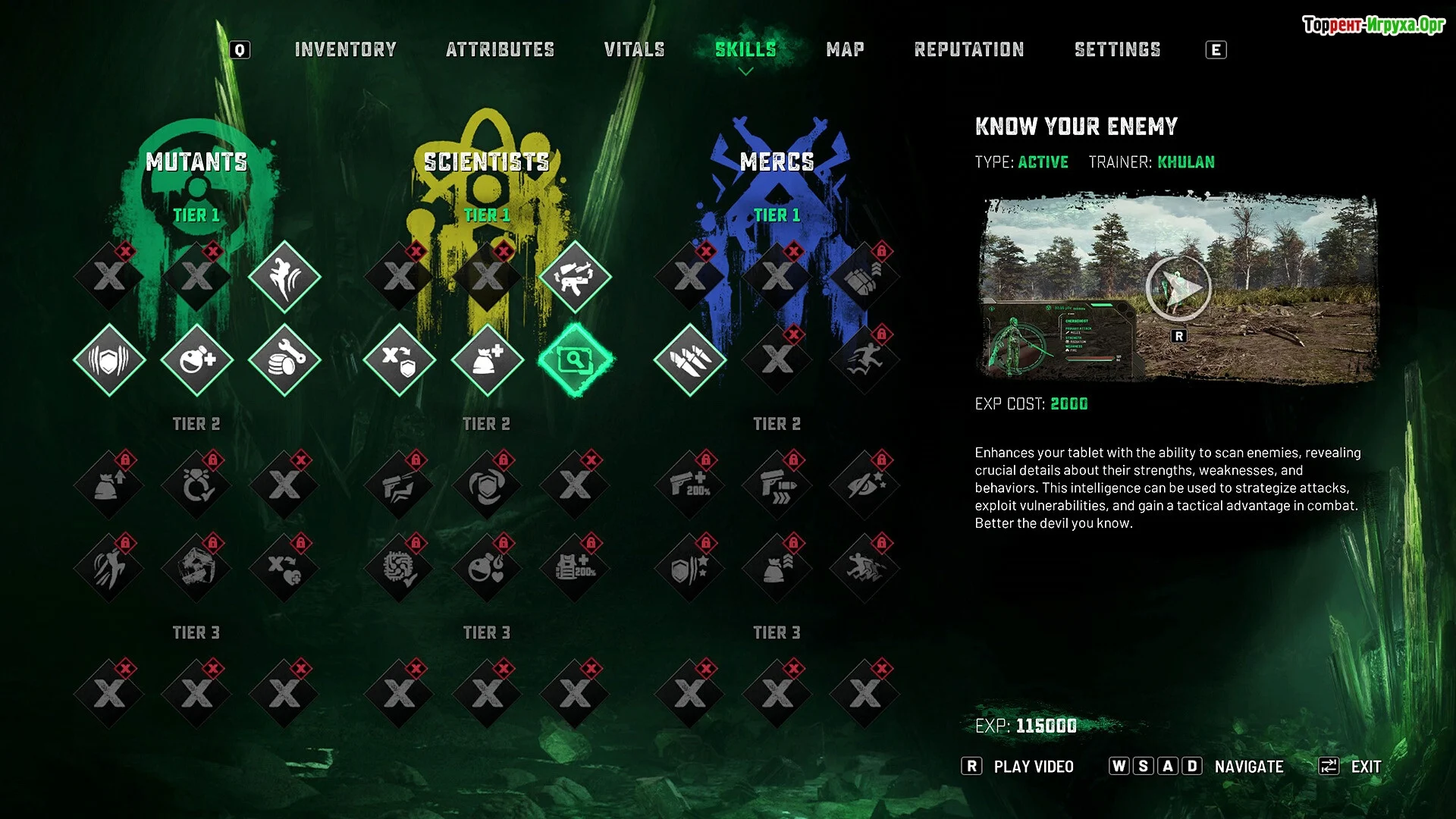Play the Know Your Enemy skill video
1456x819 pixels.
pyautogui.click(x=1178, y=288)
